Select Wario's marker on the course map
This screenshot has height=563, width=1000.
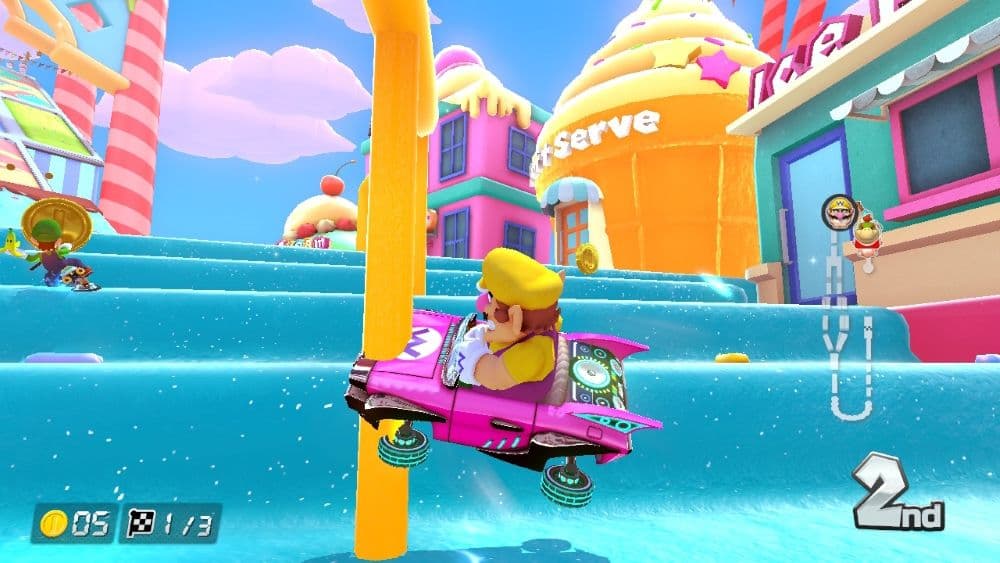[x=838, y=211]
